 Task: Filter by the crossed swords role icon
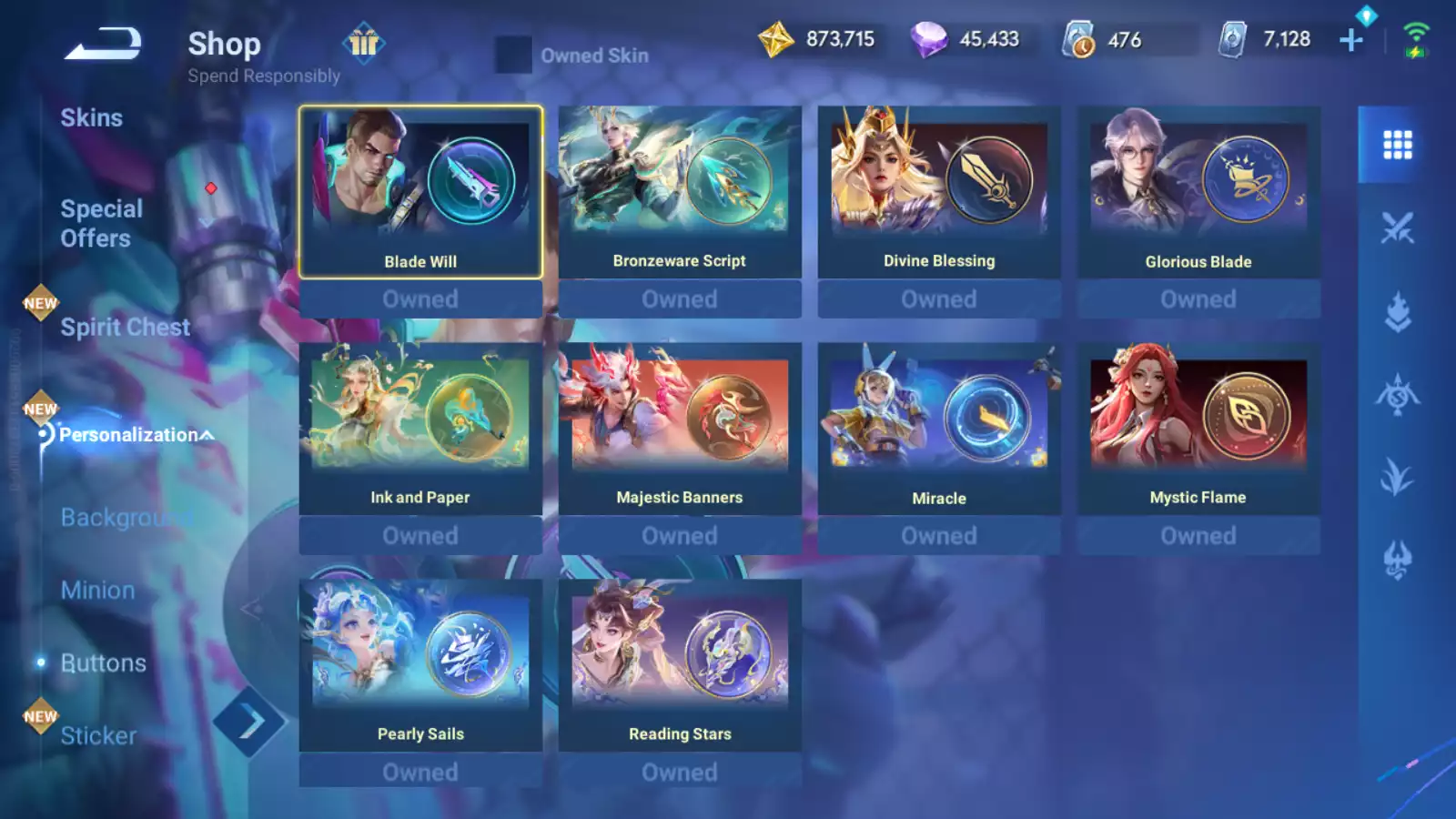pos(1397,227)
